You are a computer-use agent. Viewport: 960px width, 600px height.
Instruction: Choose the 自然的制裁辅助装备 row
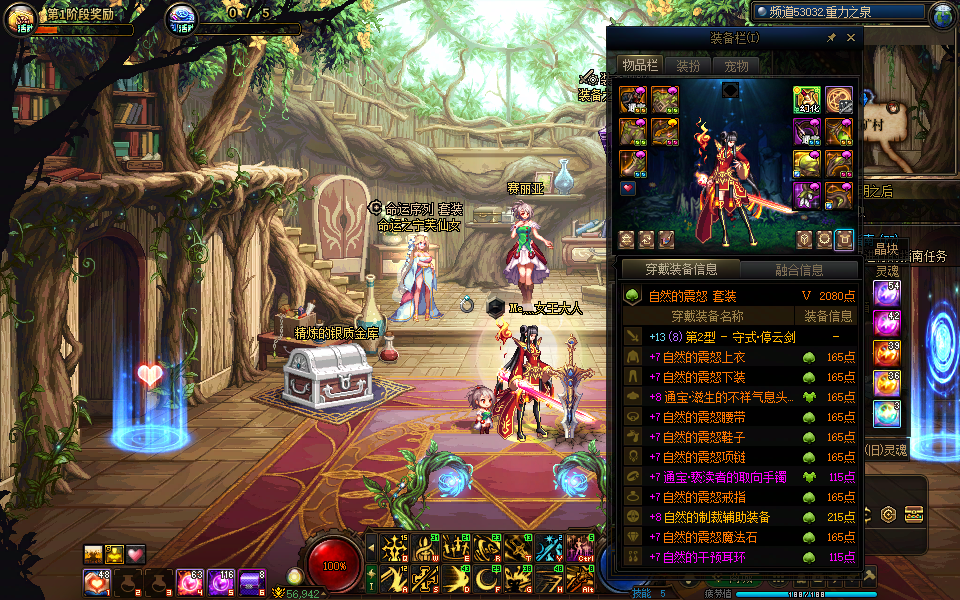740,517
